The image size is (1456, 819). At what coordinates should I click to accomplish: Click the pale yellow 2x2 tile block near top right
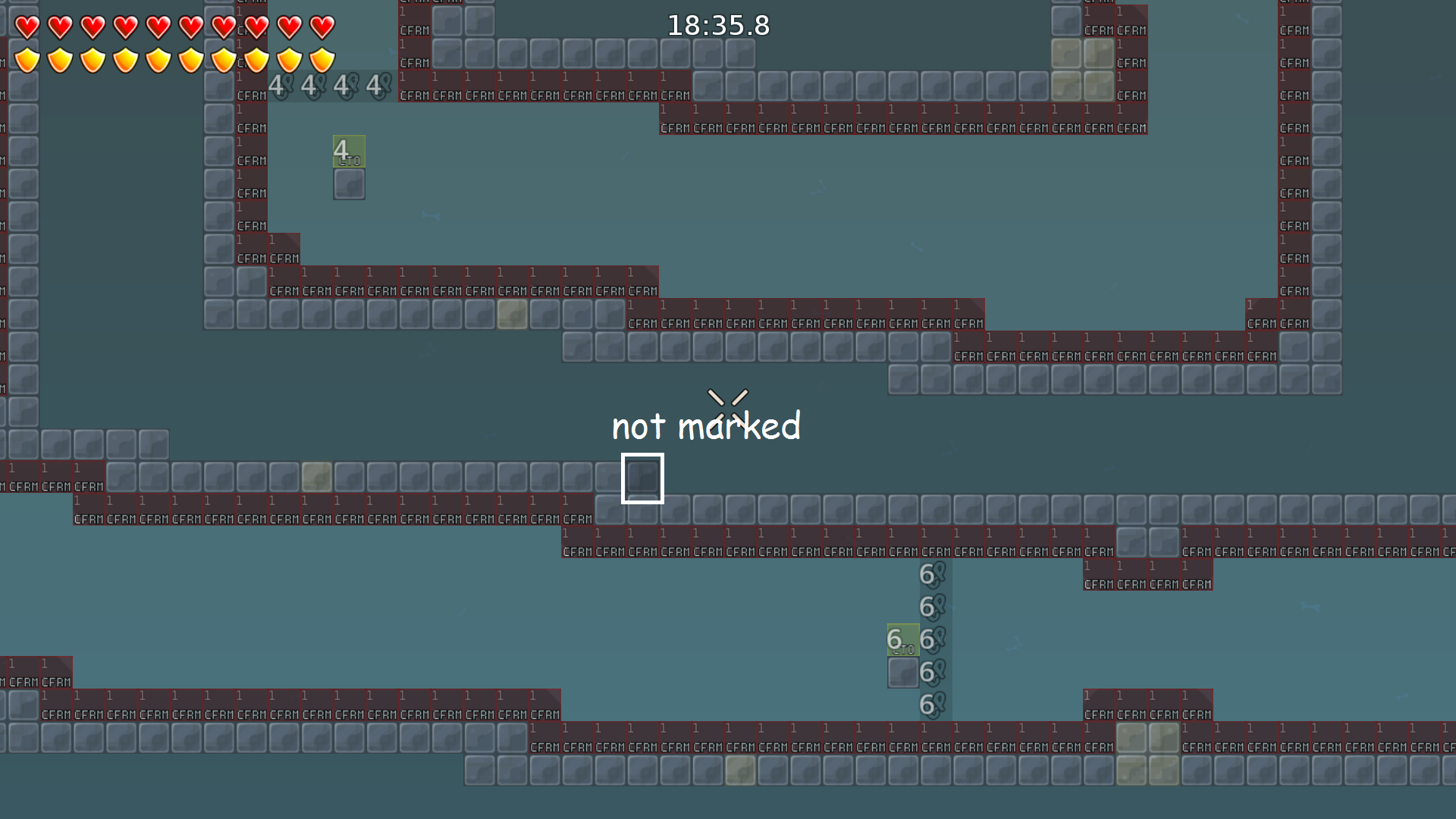[1083, 71]
